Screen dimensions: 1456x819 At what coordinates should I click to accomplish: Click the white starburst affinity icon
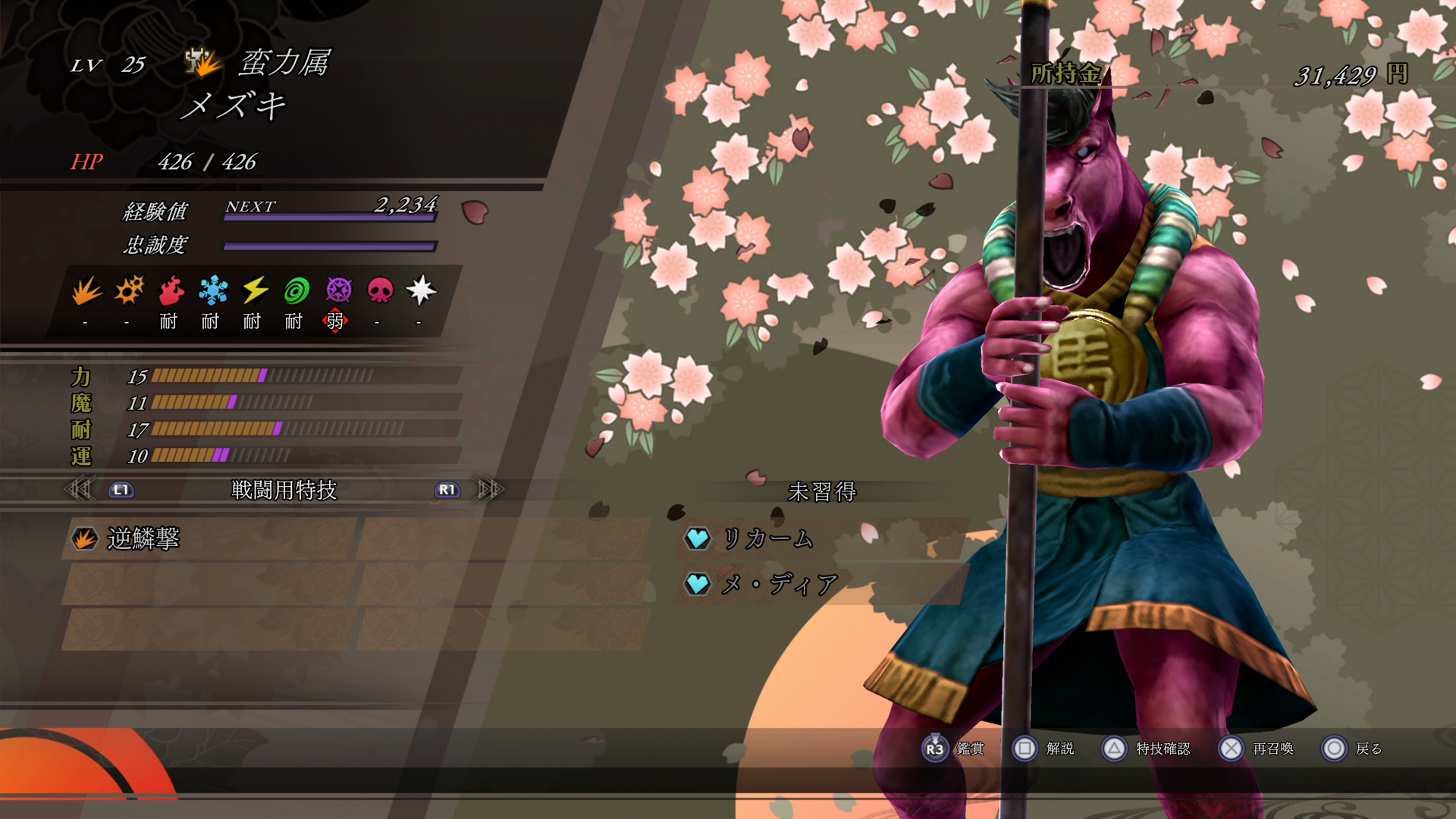[x=421, y=290]
